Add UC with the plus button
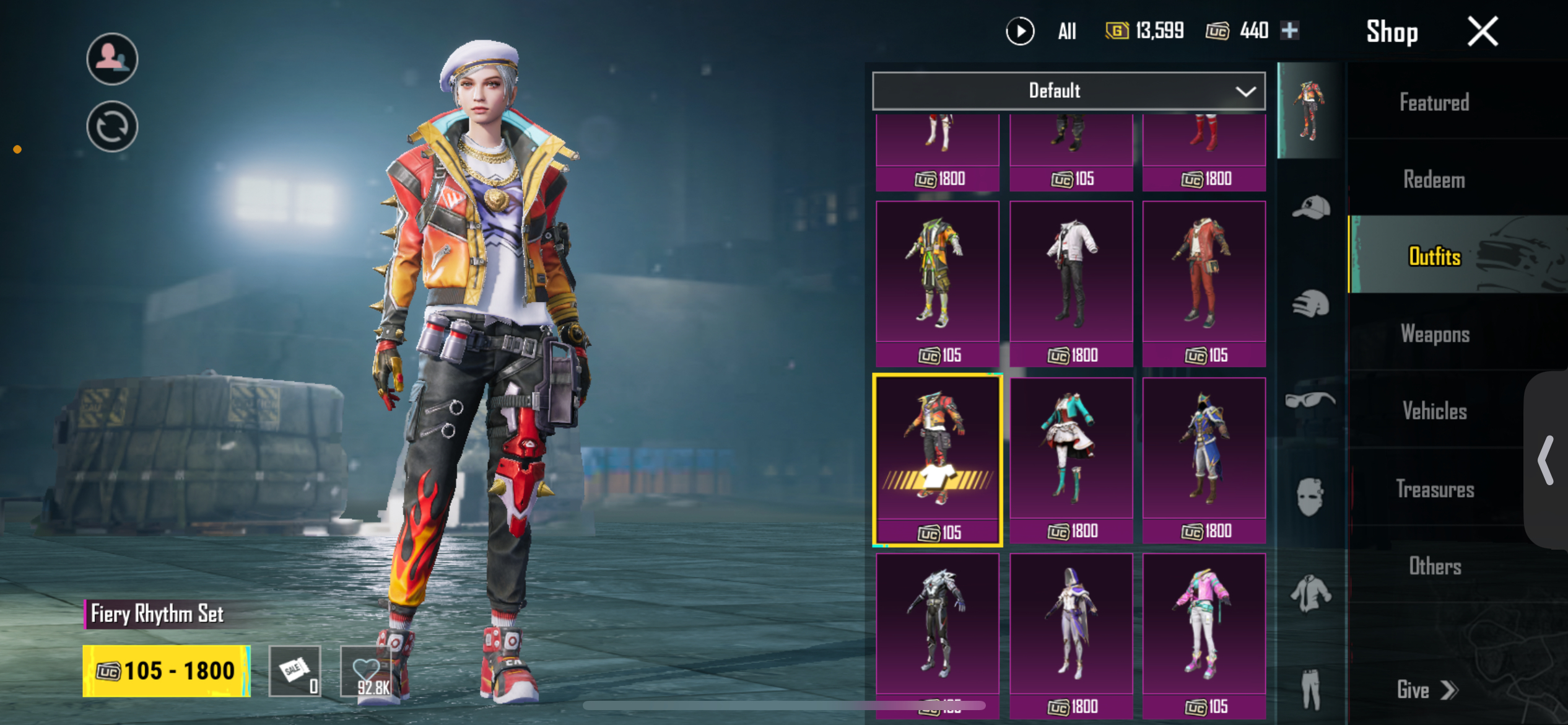Screen dimensions: 1568x725 (1290, 30)
